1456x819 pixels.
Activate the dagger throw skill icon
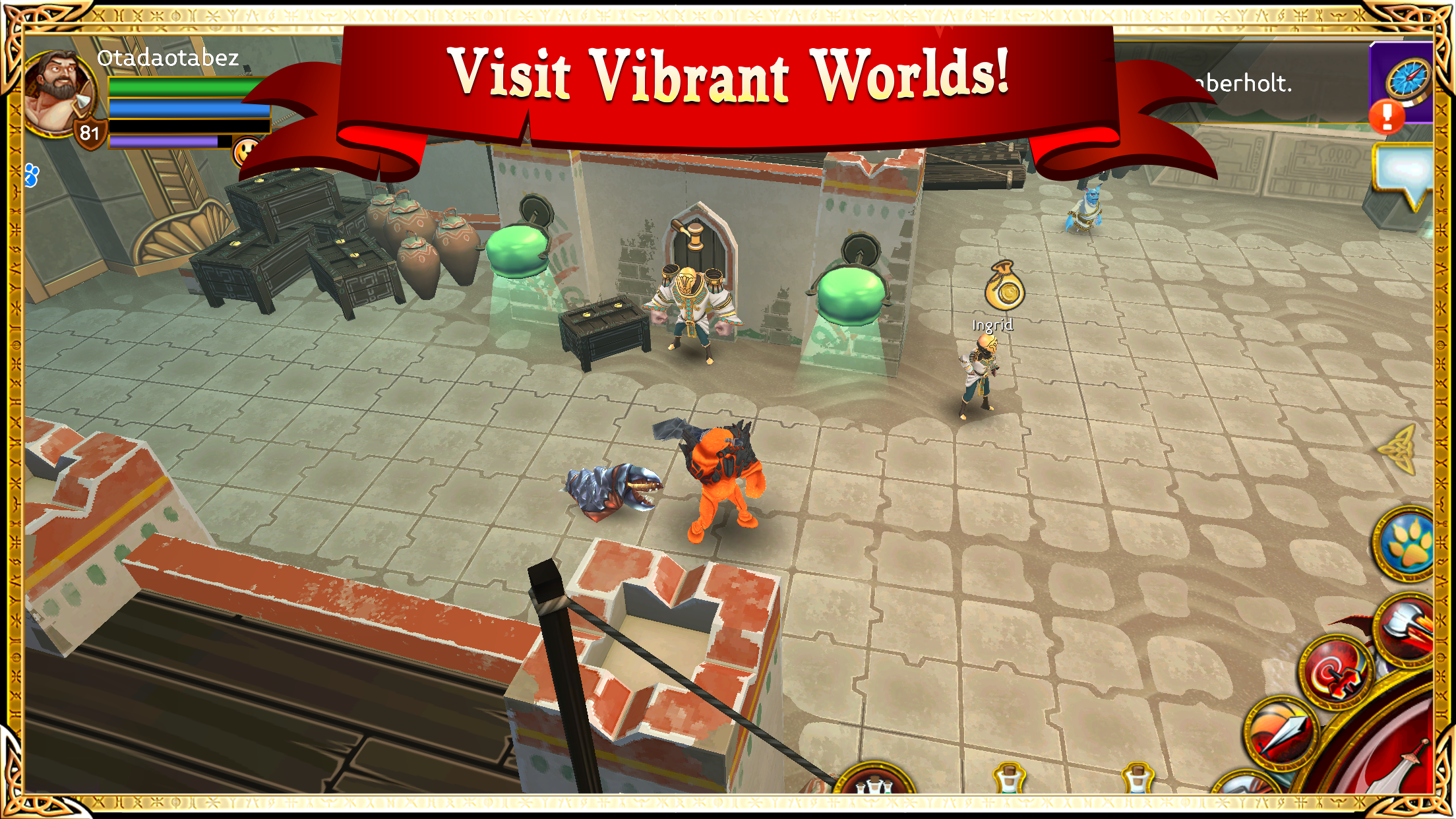point(1281,732)
